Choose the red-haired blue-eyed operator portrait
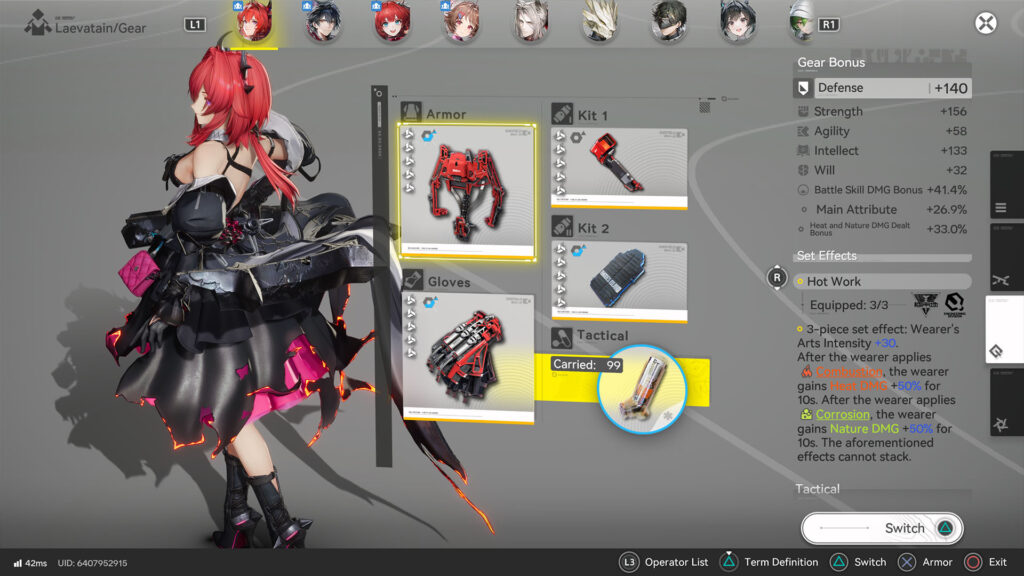 pyautogui.click(x=392, y=21)
